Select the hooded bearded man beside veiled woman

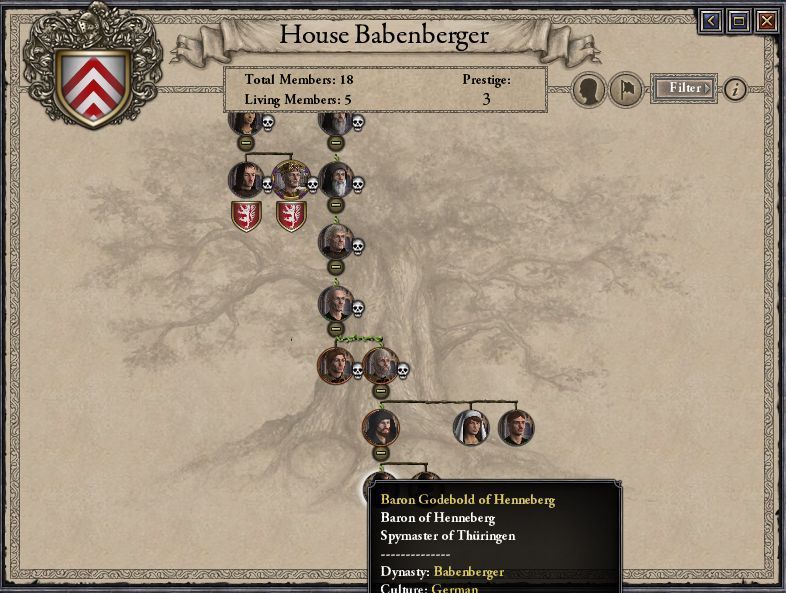coord(380,427)
